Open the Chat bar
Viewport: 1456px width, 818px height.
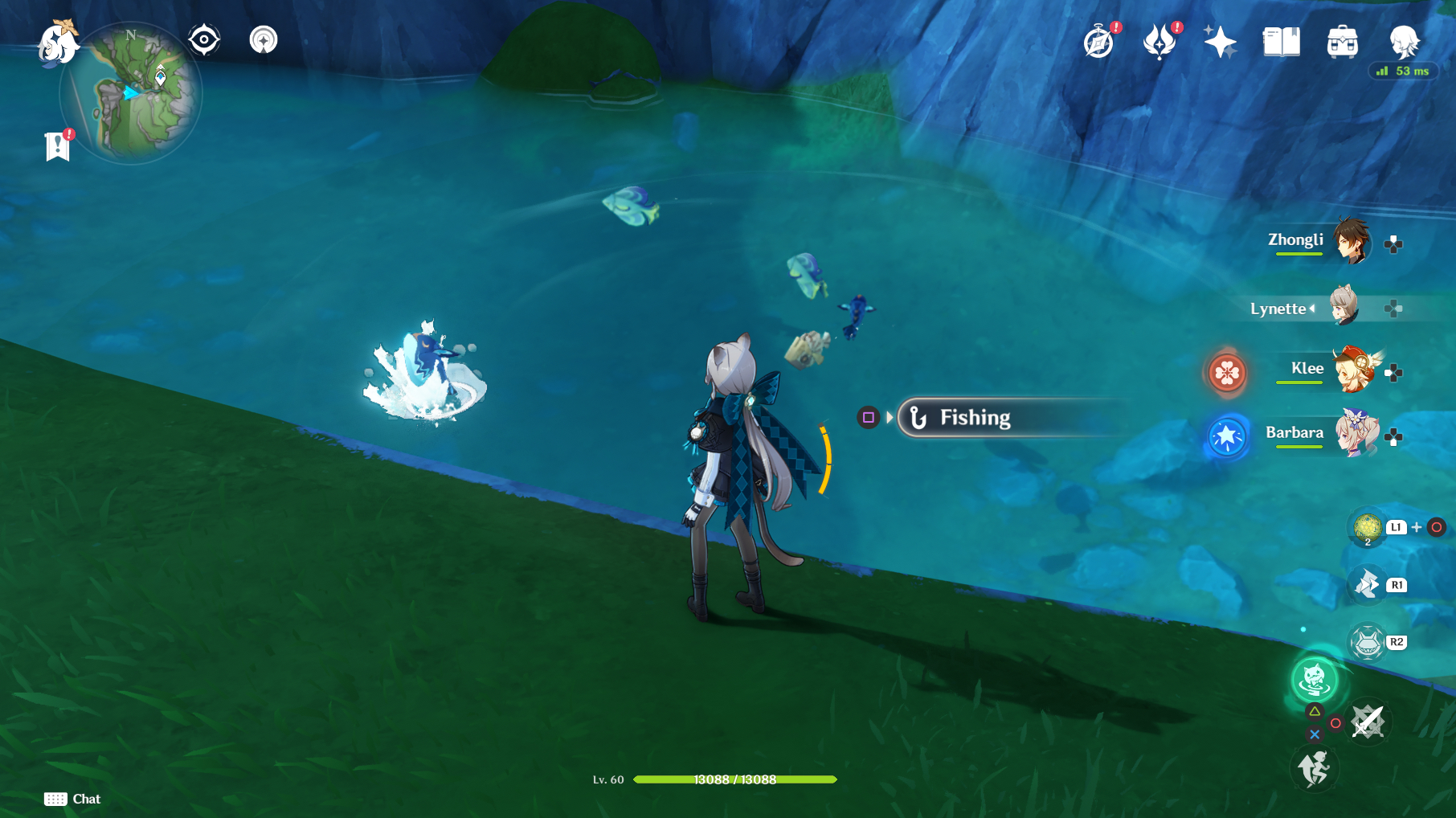72,799
